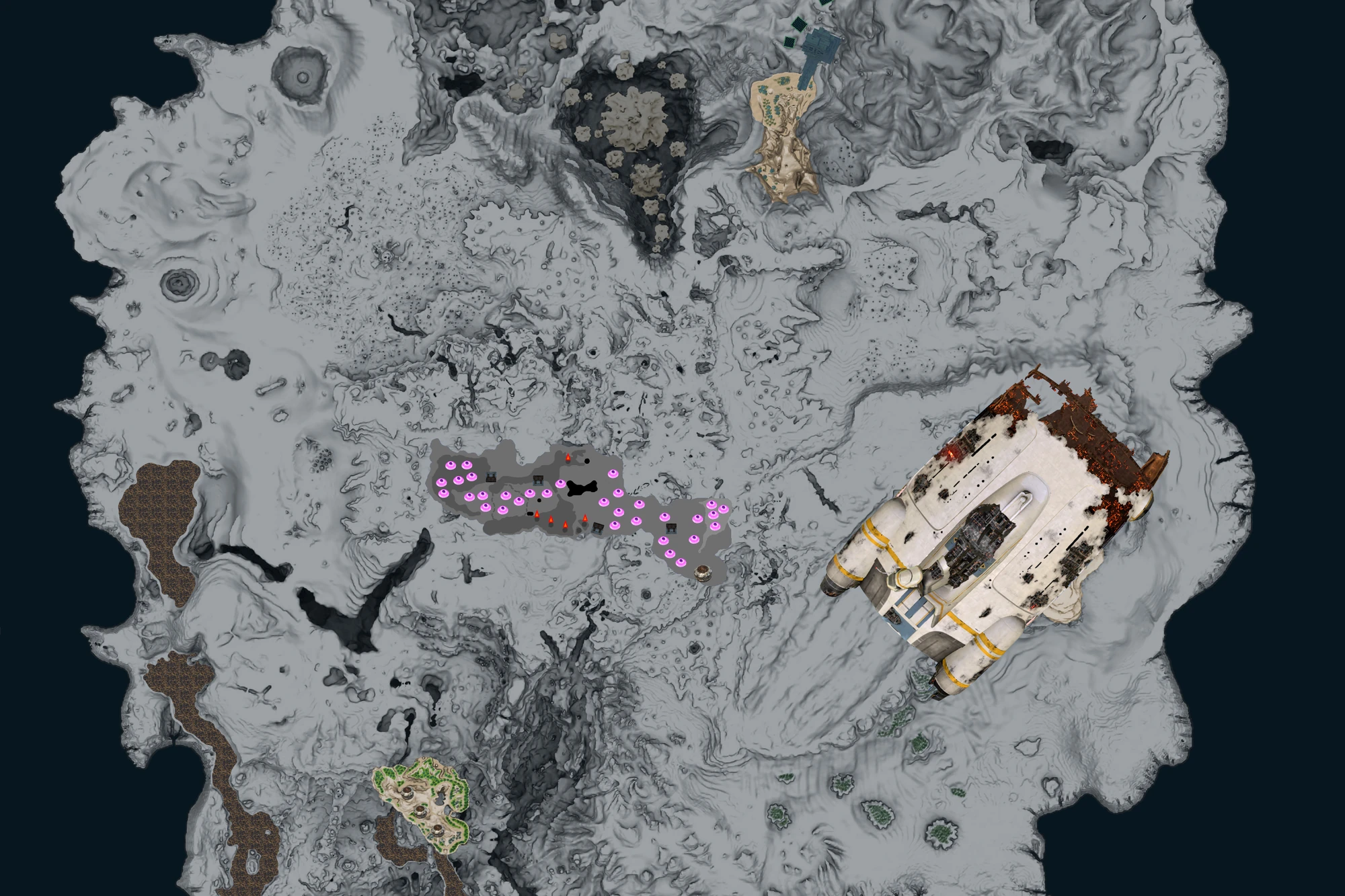Select the pink marker beside the black lake
This screenshot has width=1345, height=896.
click(x=560, y=484)
